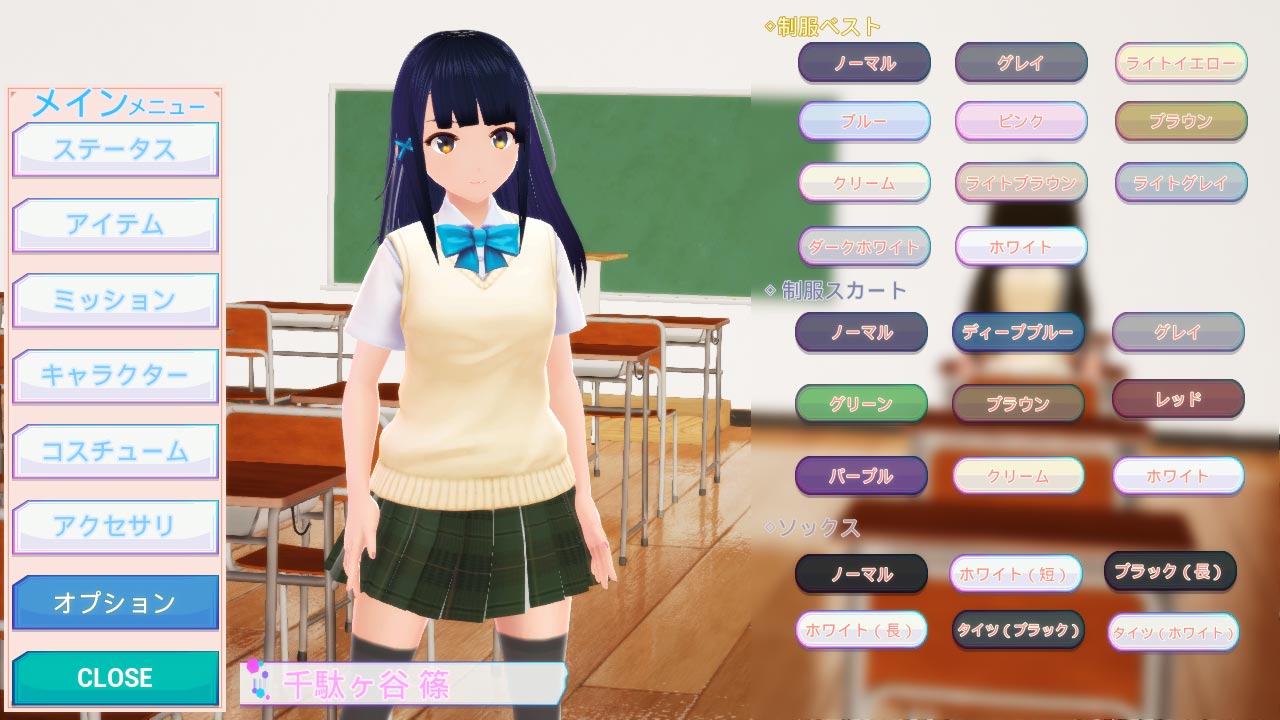Screen dimensions: 1280x720
Task: Select アイテム in the main menu
Action: (x=115, y=225)
